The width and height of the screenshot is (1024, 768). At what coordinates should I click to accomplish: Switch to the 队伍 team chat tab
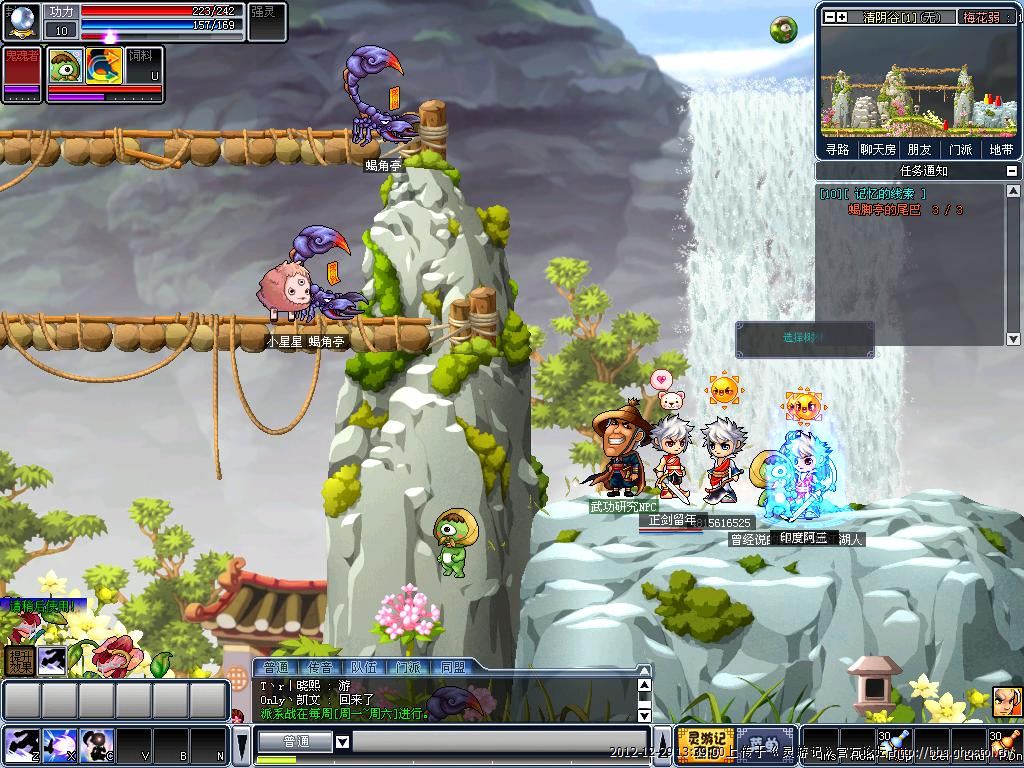[x=364, y=667]
